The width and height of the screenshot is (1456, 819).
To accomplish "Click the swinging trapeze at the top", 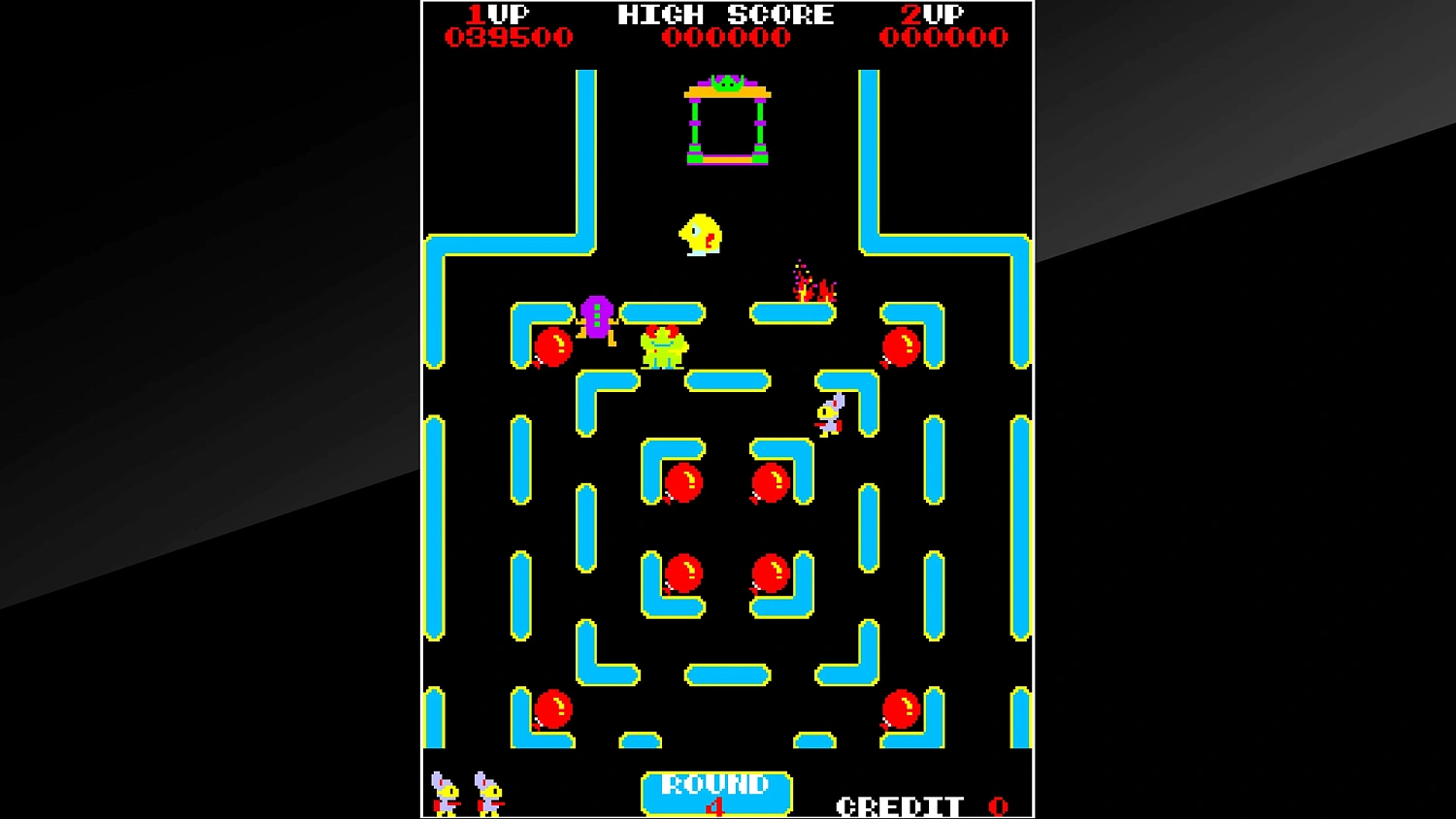I will coord(726,121).
